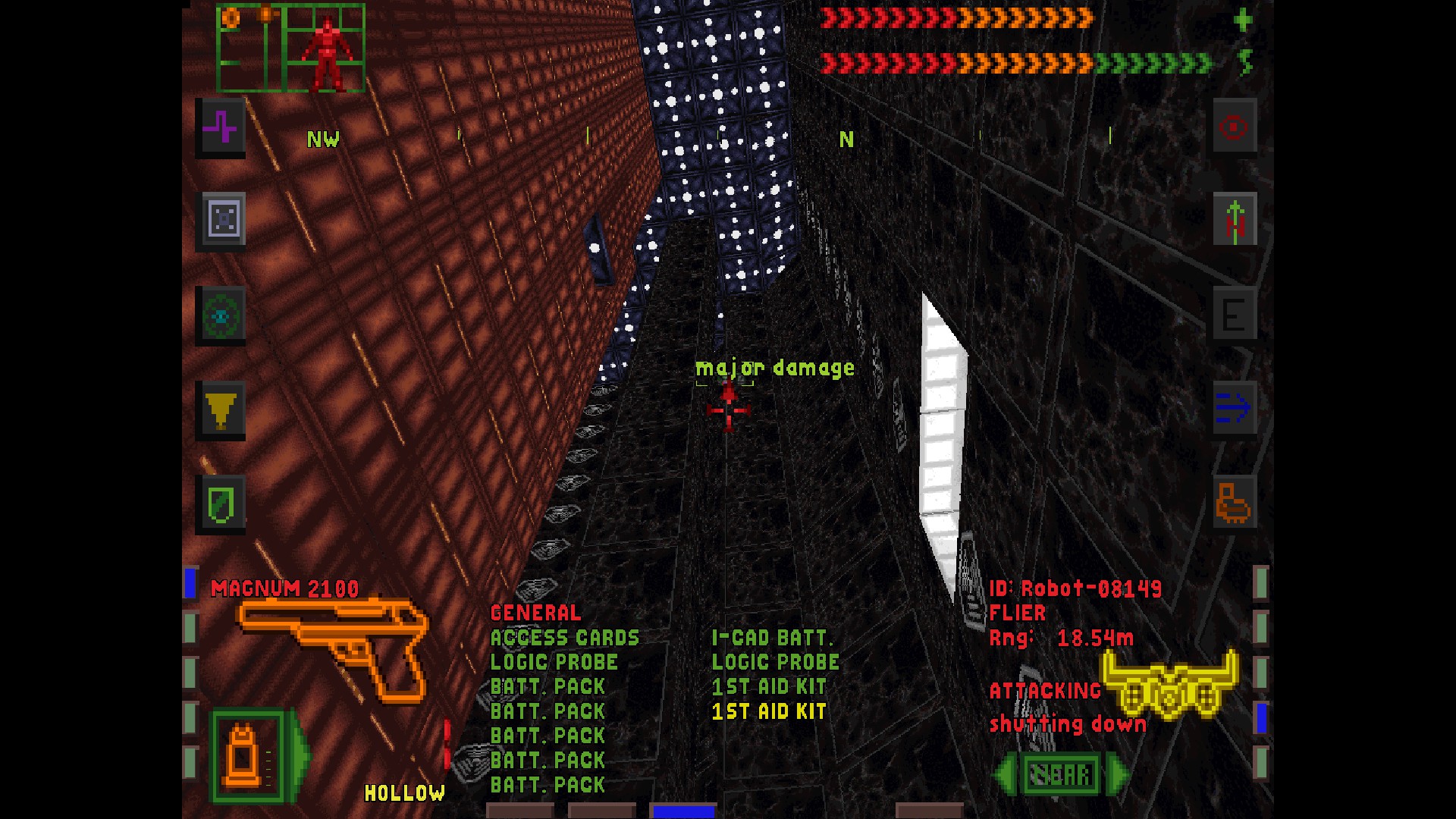Click the posture stance indicator icon
This screenshot has width=1456, height=819.
coord(1235,220)
